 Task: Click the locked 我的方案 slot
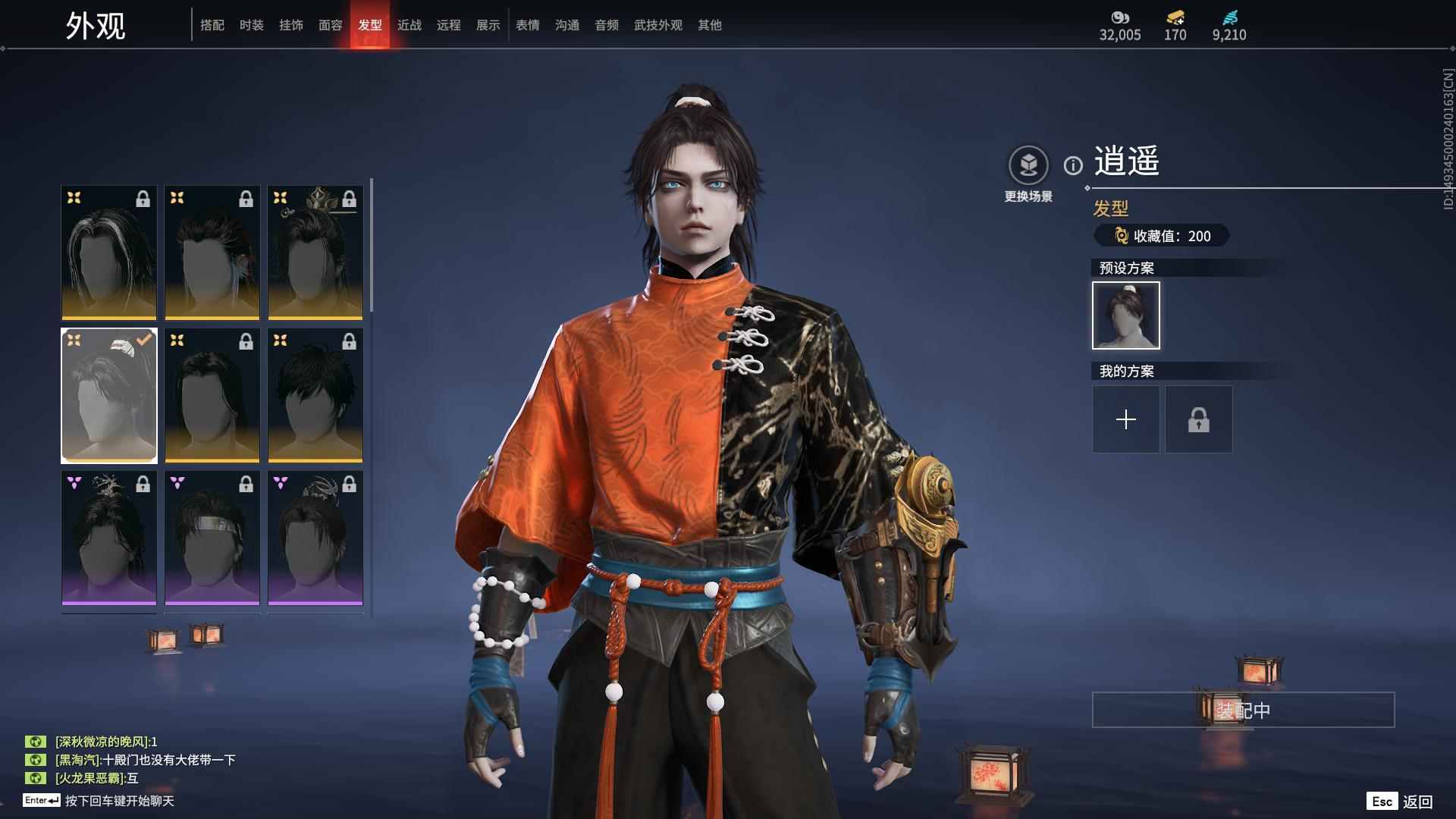[x=1199, y=419]
